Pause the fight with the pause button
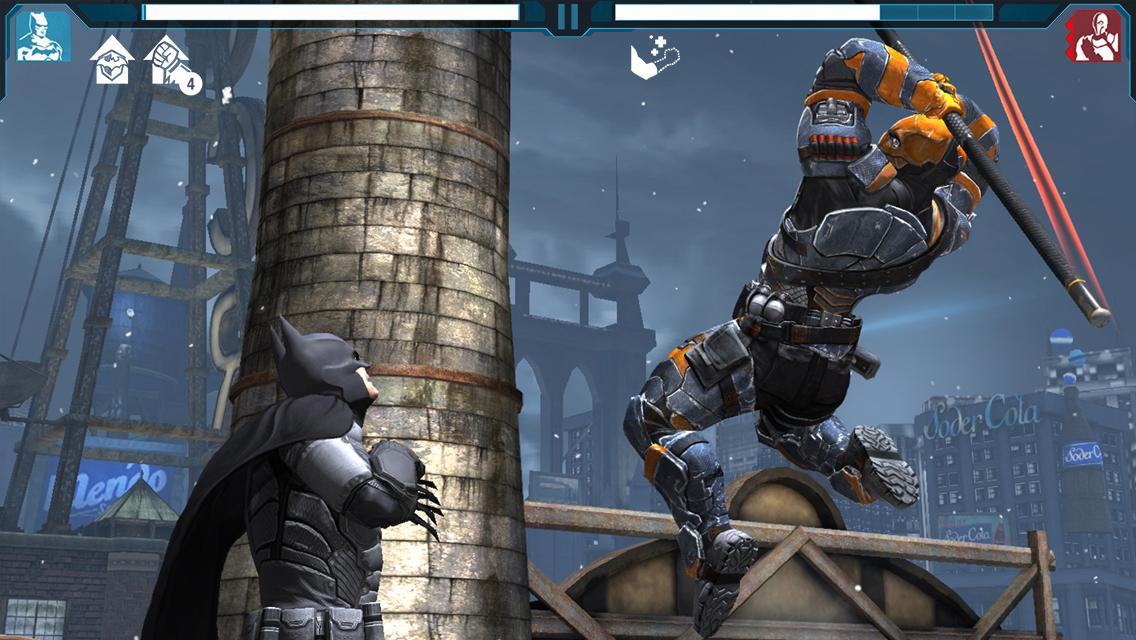This screenshot has height=640, width=1136. 567,17
